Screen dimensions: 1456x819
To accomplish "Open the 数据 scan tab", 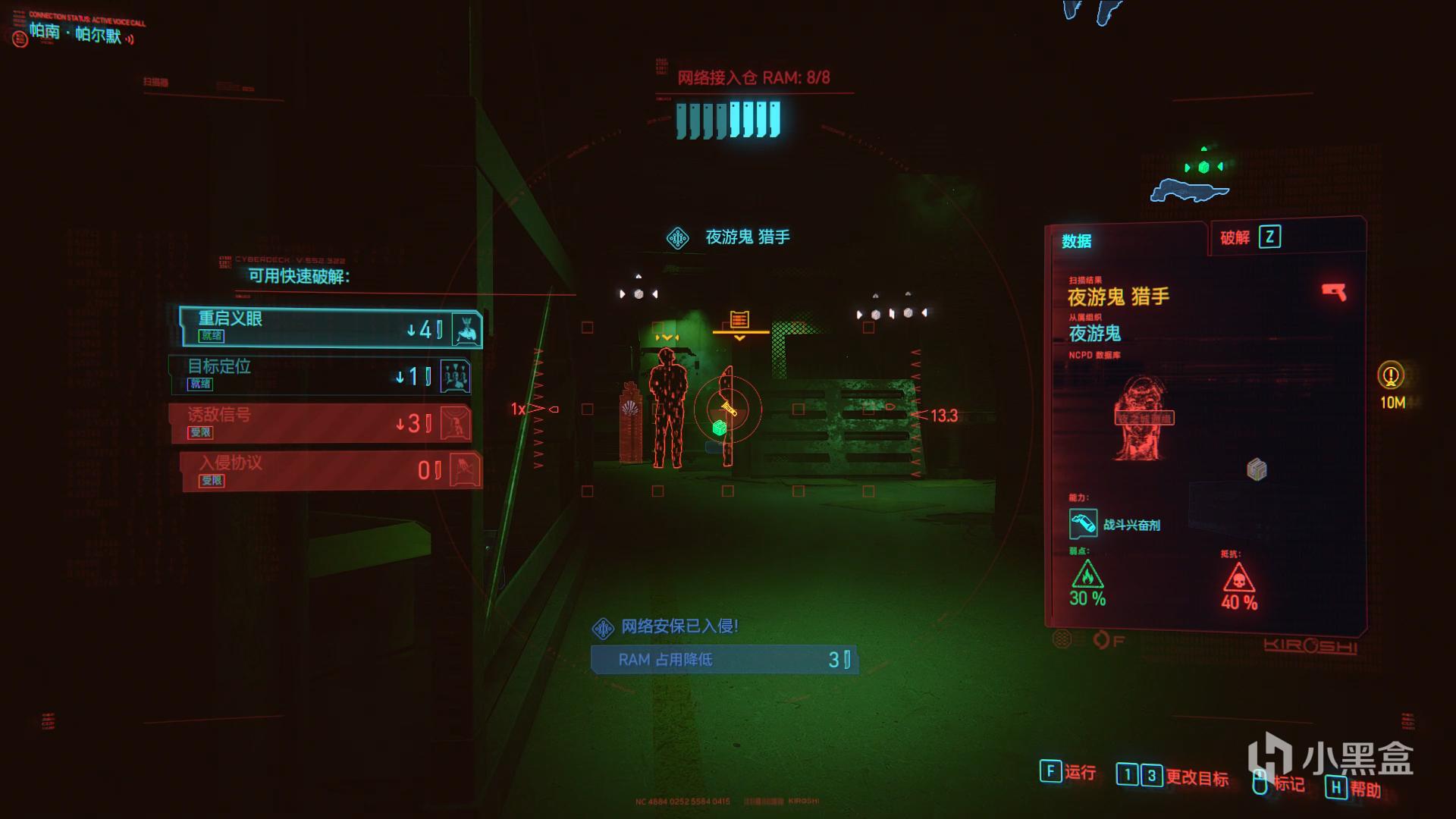I will tap(1076, 241).
